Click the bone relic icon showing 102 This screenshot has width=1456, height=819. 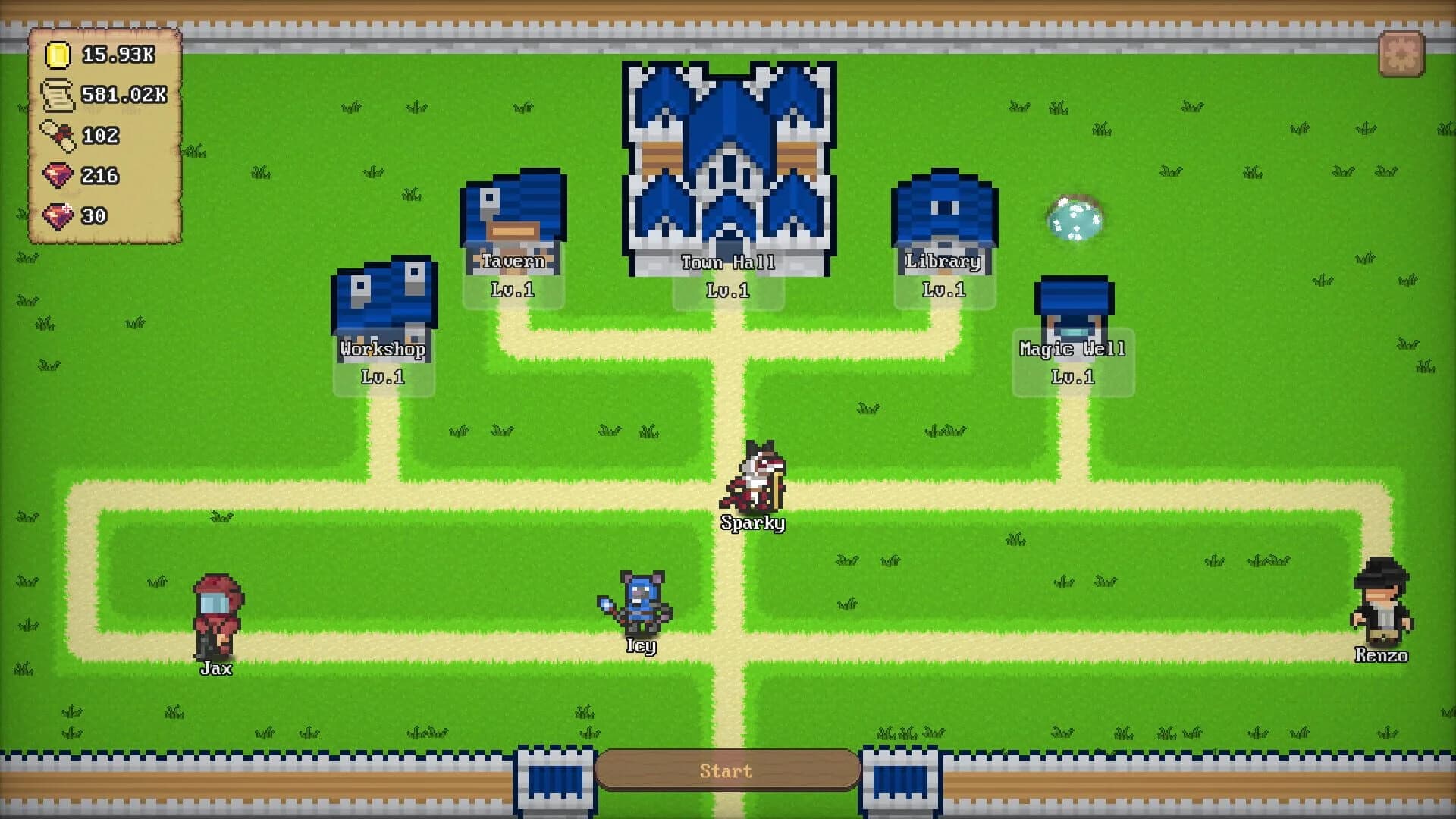(59, 135)
